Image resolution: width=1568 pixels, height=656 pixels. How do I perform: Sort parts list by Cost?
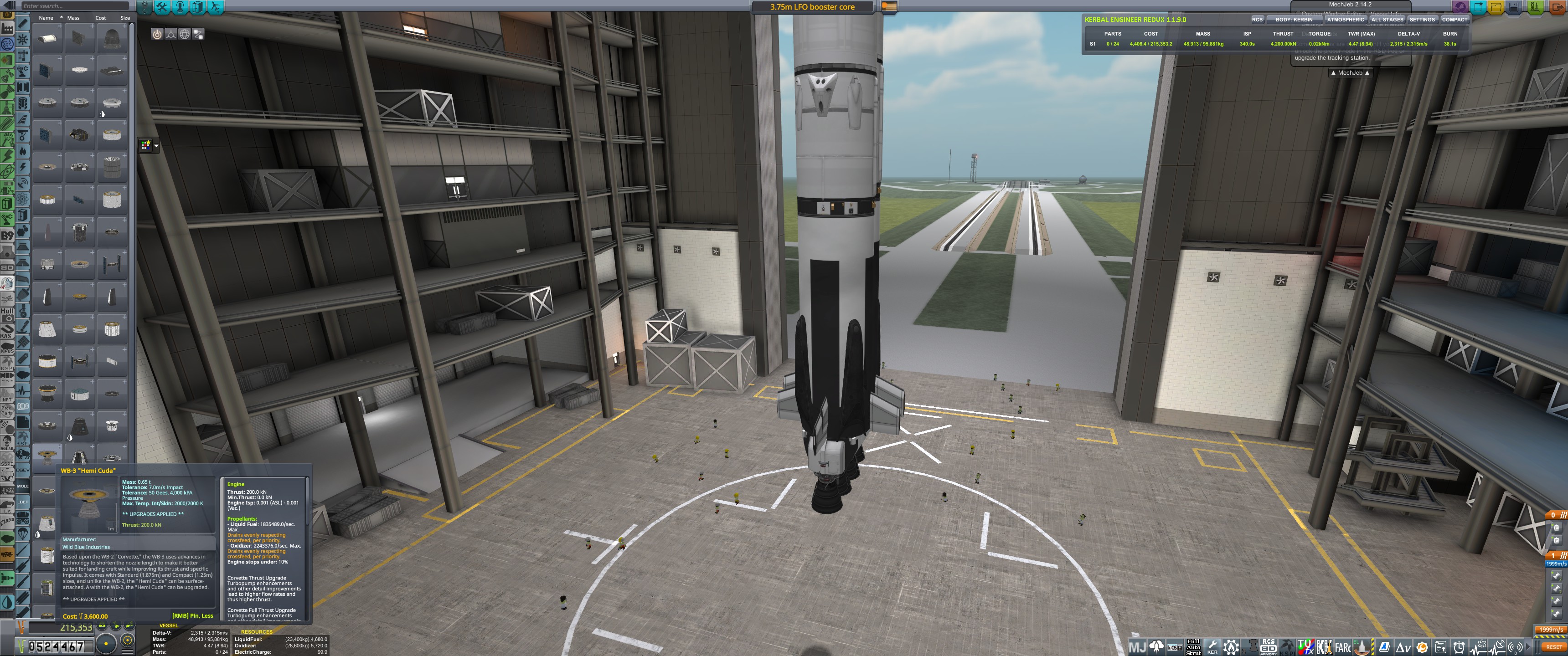pyautogui.click(x=100, y=18)
